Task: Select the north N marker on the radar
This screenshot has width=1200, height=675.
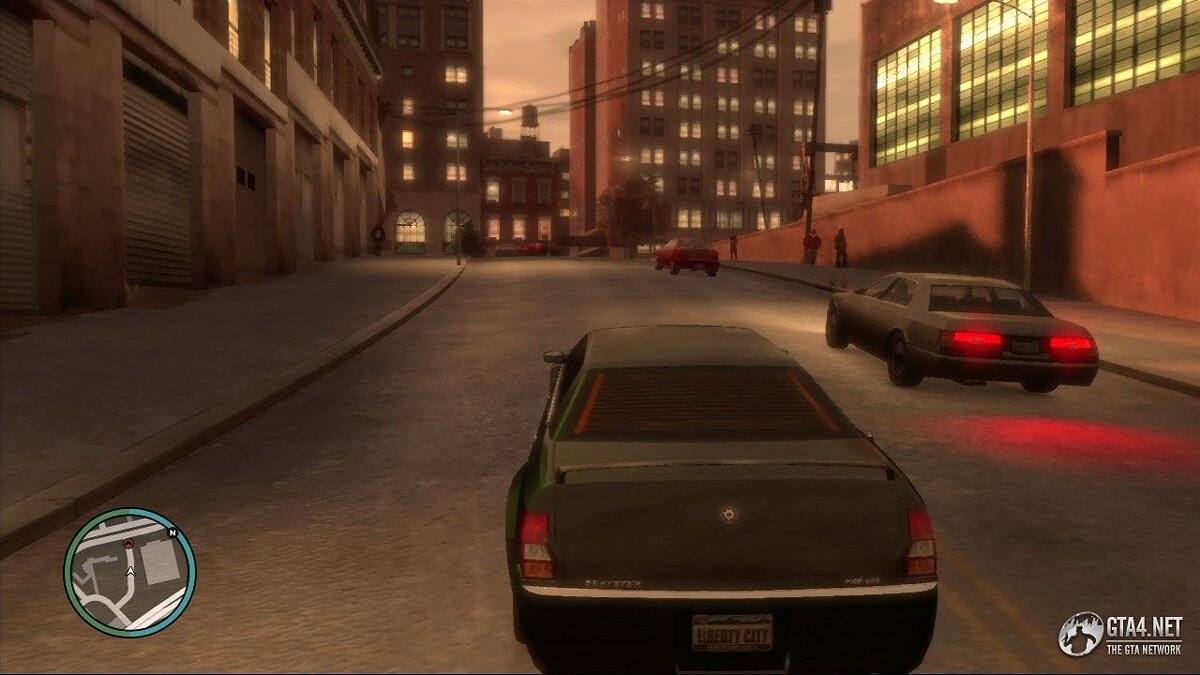Action: click(173, 533)
